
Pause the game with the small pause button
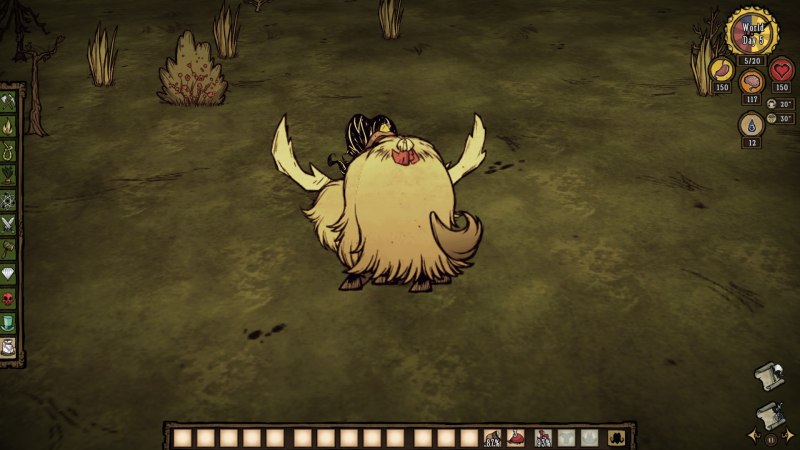pyautogui.click(x=771, y=439)
